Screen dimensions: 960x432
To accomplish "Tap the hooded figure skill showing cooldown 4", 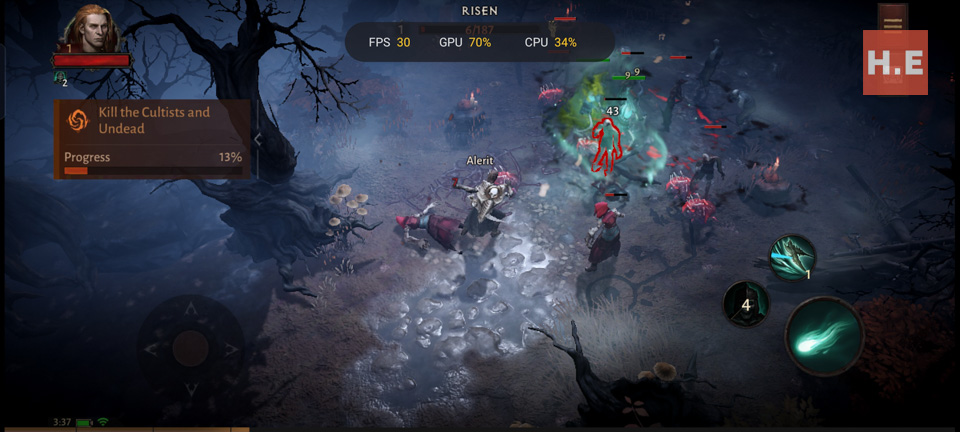I will click(x=746, y=304).
